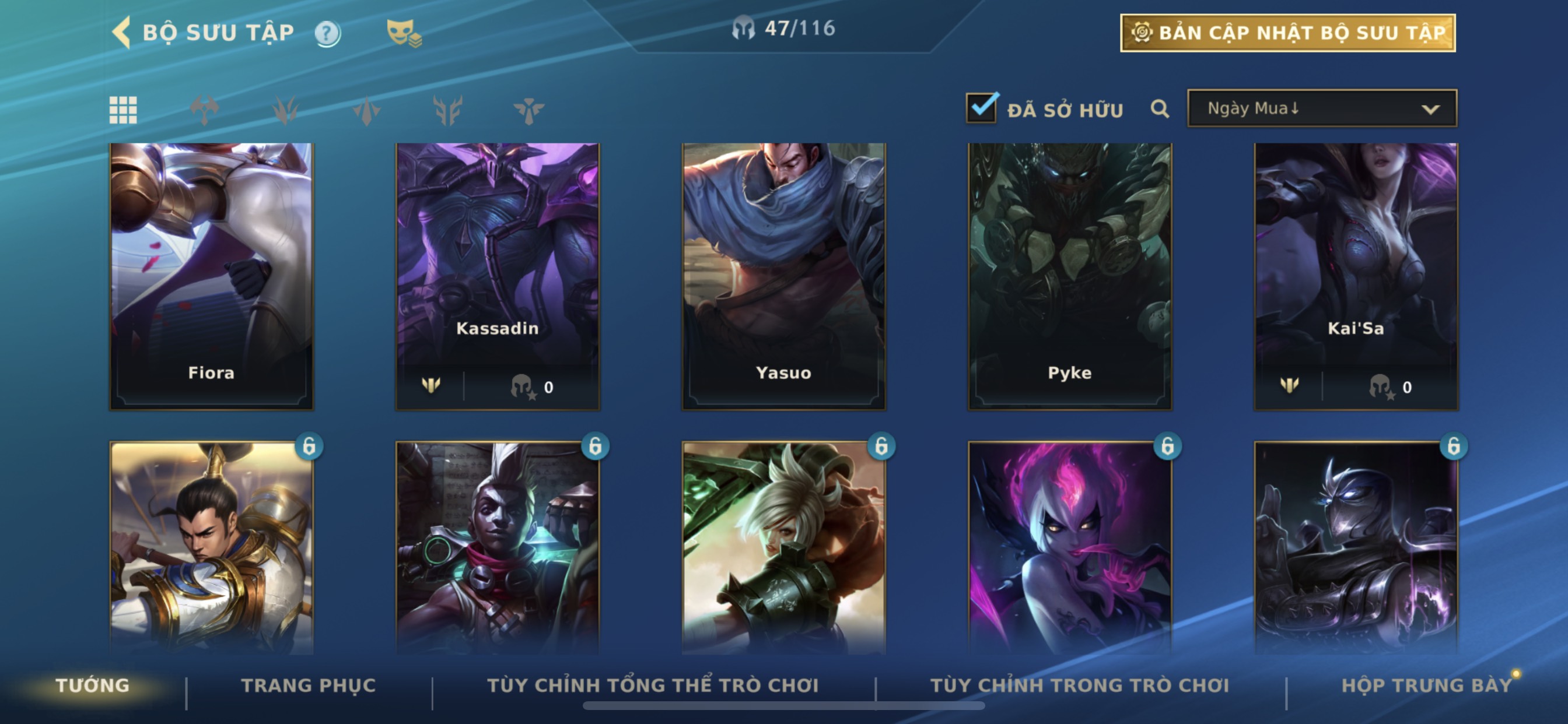Select the Fiora champion card
The height and width of the screenshot is (724, 1568).
pyautogui.click(x=211, y=276)
